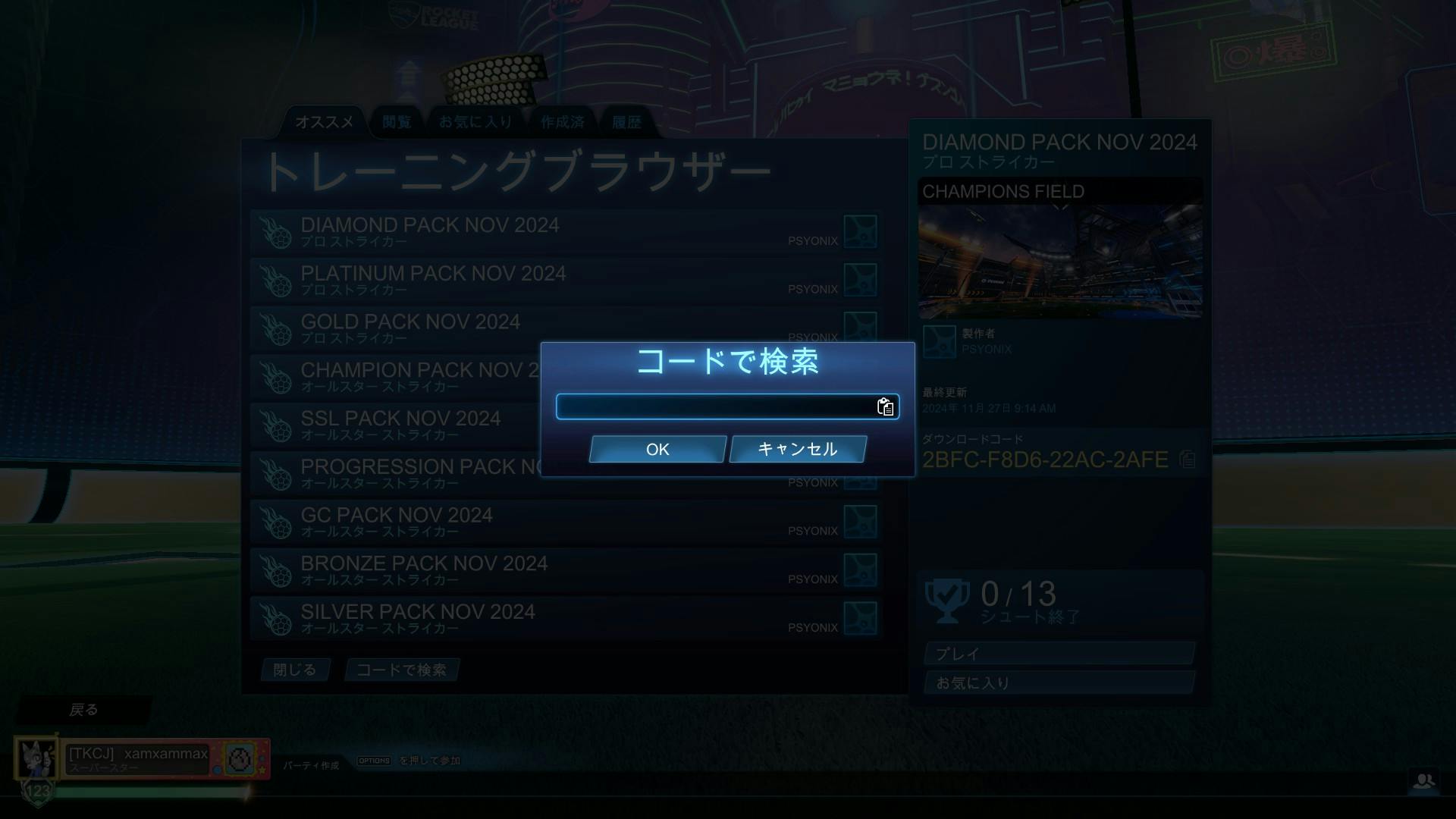Click the 製作者 PSYONIX icon in right panel

pos(940,341)
